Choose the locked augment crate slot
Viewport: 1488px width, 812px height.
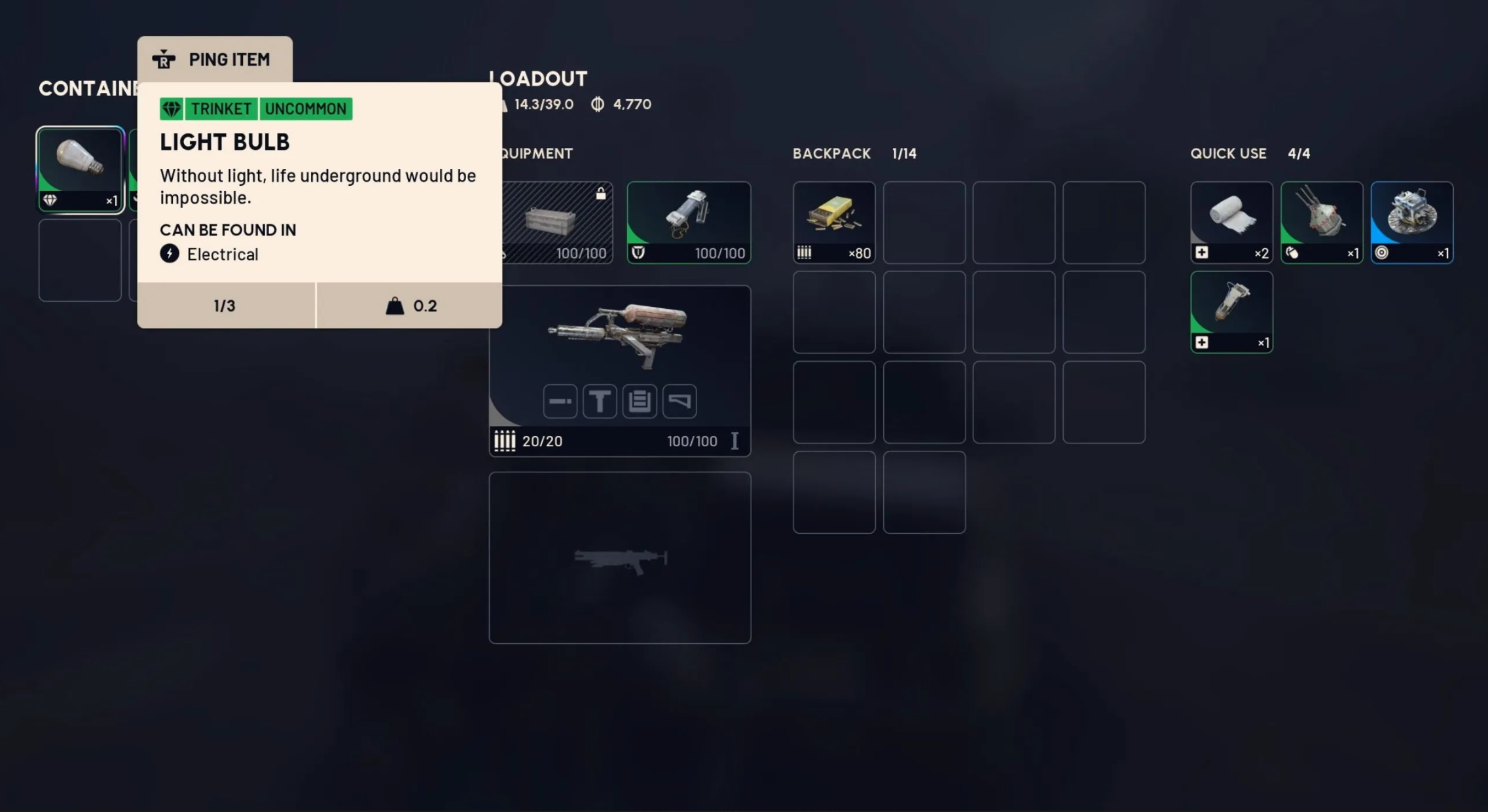(556, 222)
